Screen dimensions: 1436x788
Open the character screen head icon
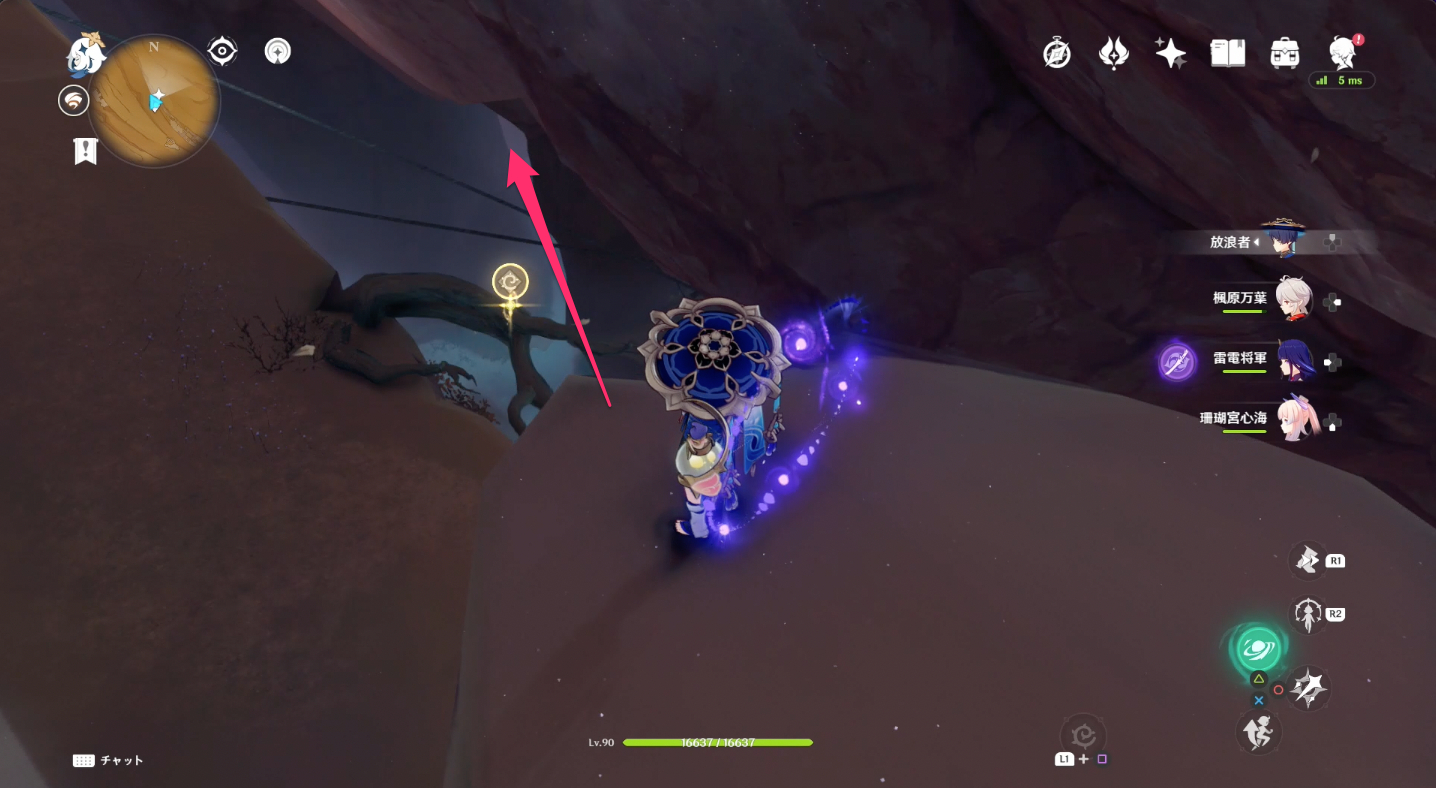pyautogui.click(x=1341, y=53)
